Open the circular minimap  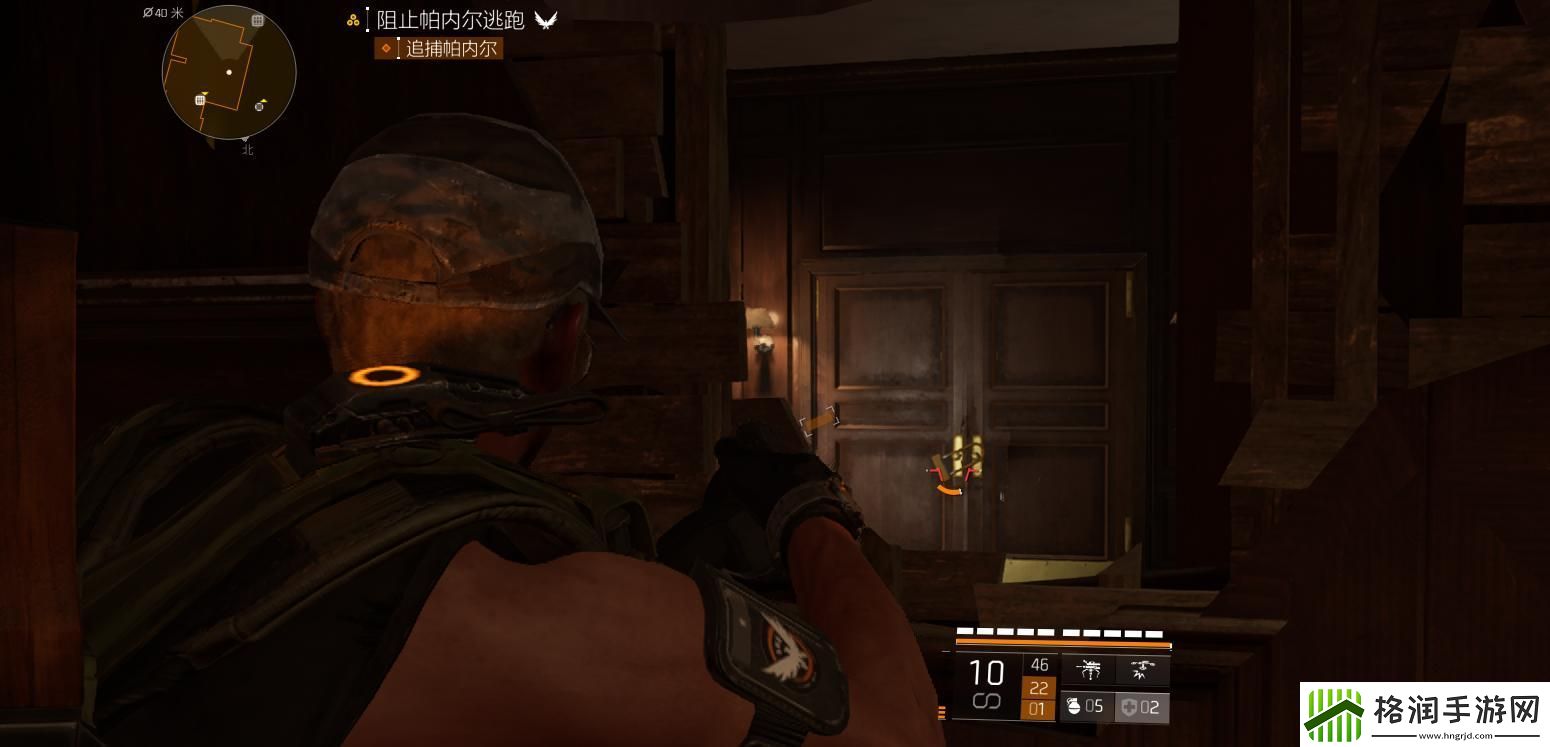(x=229, y=72)
